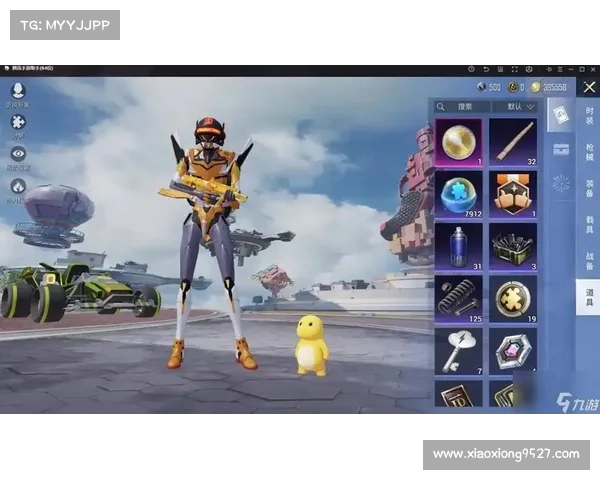Select the orange thumbs-up medal item
This screenshot has height=480, width=600.
tap(513, 193)
